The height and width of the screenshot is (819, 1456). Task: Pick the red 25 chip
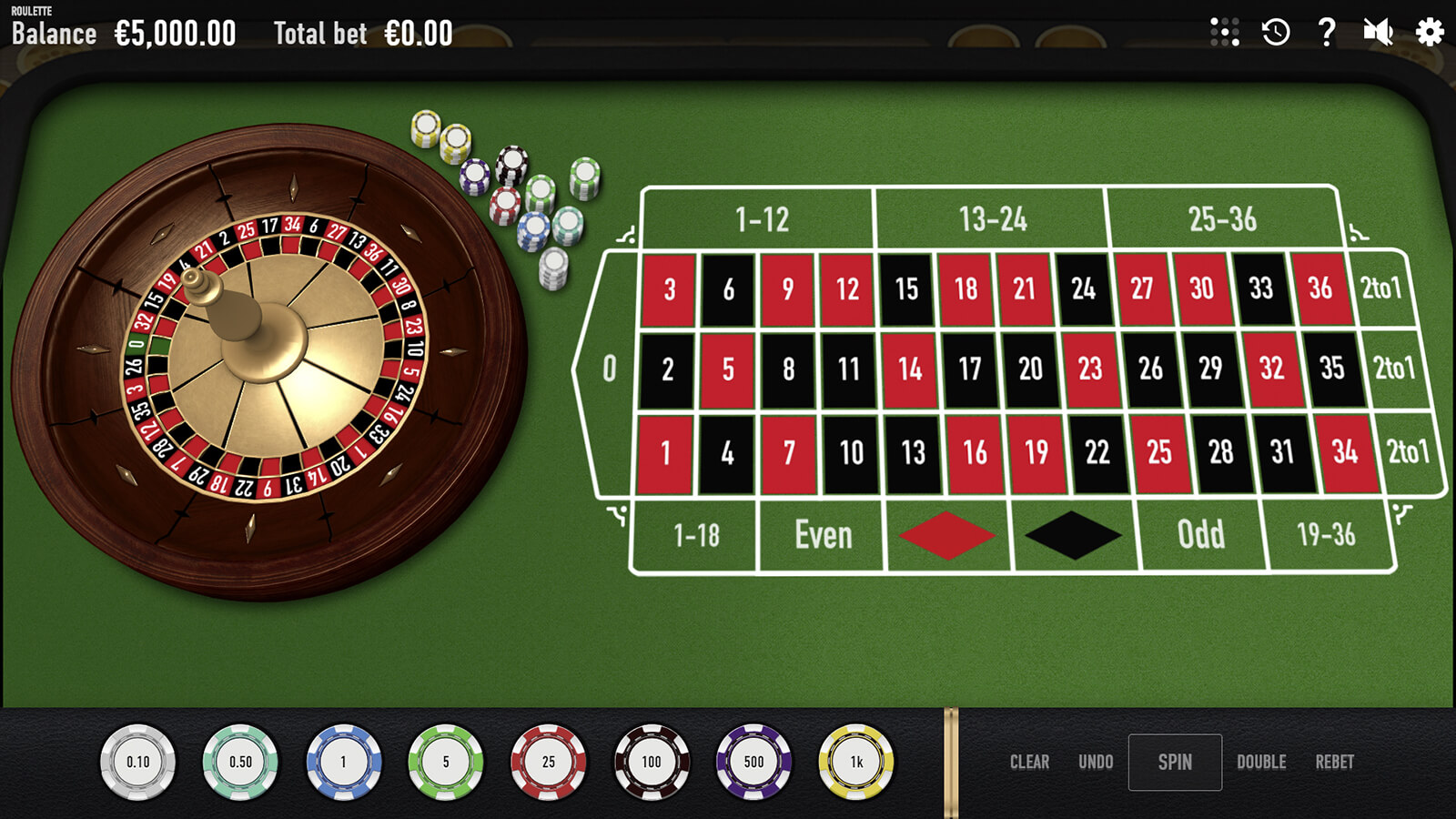point(549,763)
